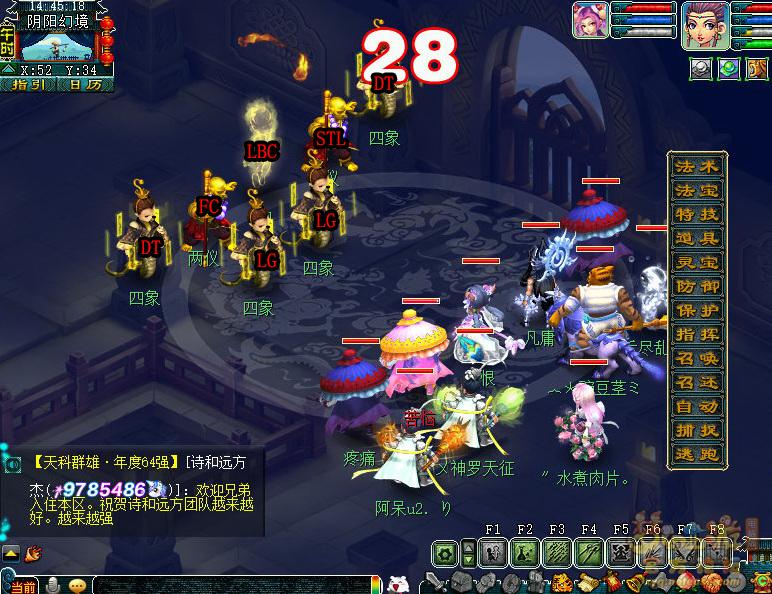Open the 日历 calendar button
The image size is (772, 594).
click(x=83, y=85)
